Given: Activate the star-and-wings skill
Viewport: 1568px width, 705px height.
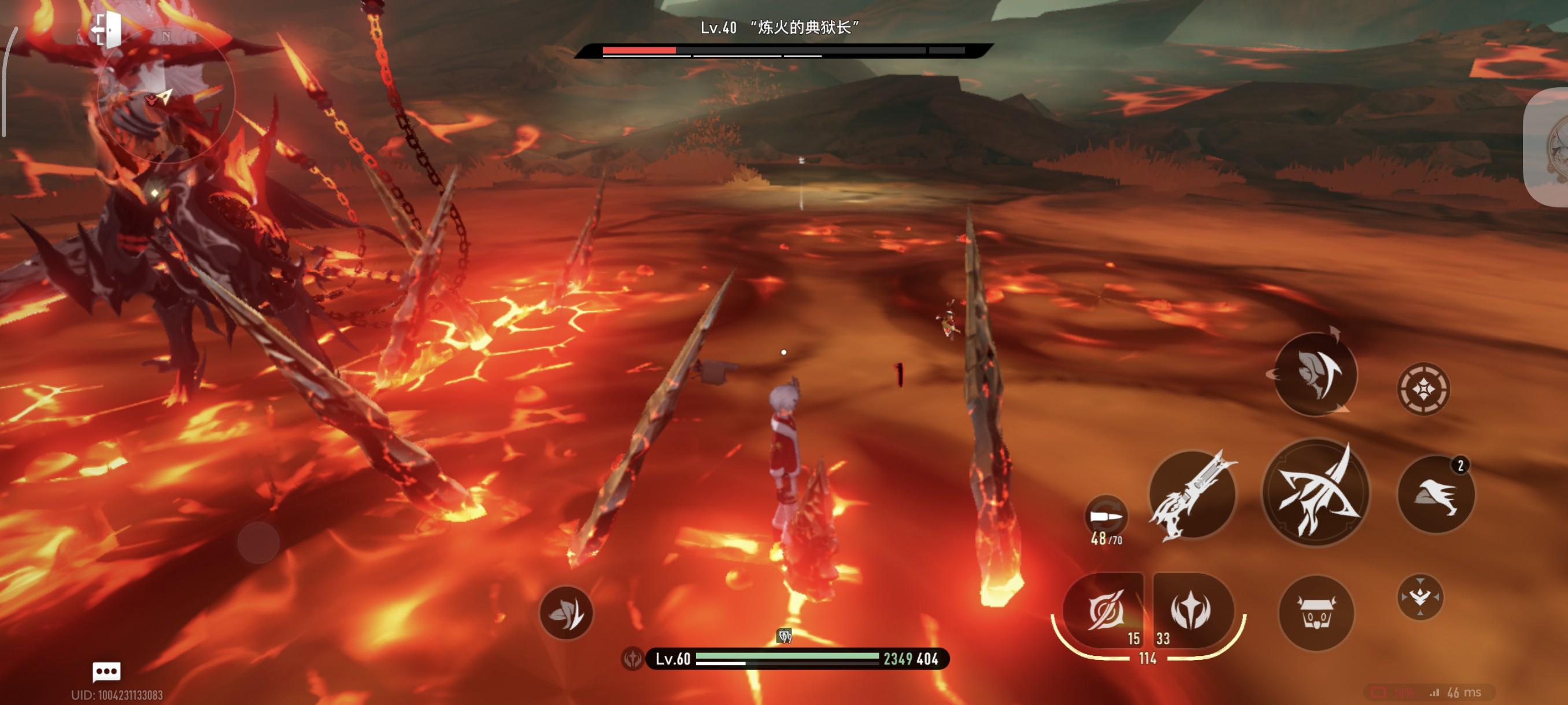Looking at the screenshot, I should (x=1191, y=610).
